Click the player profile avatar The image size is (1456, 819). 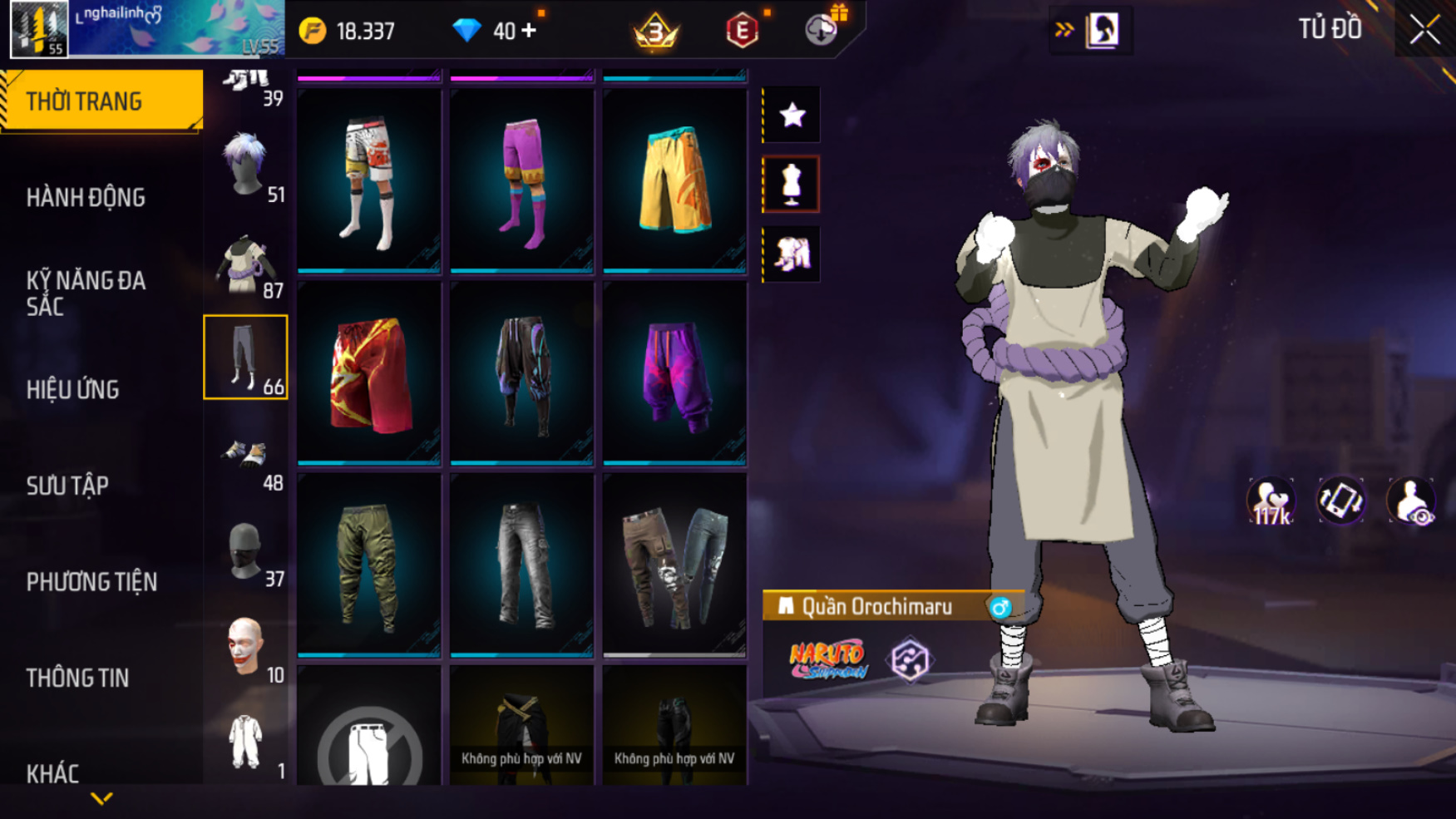point(39,30)
